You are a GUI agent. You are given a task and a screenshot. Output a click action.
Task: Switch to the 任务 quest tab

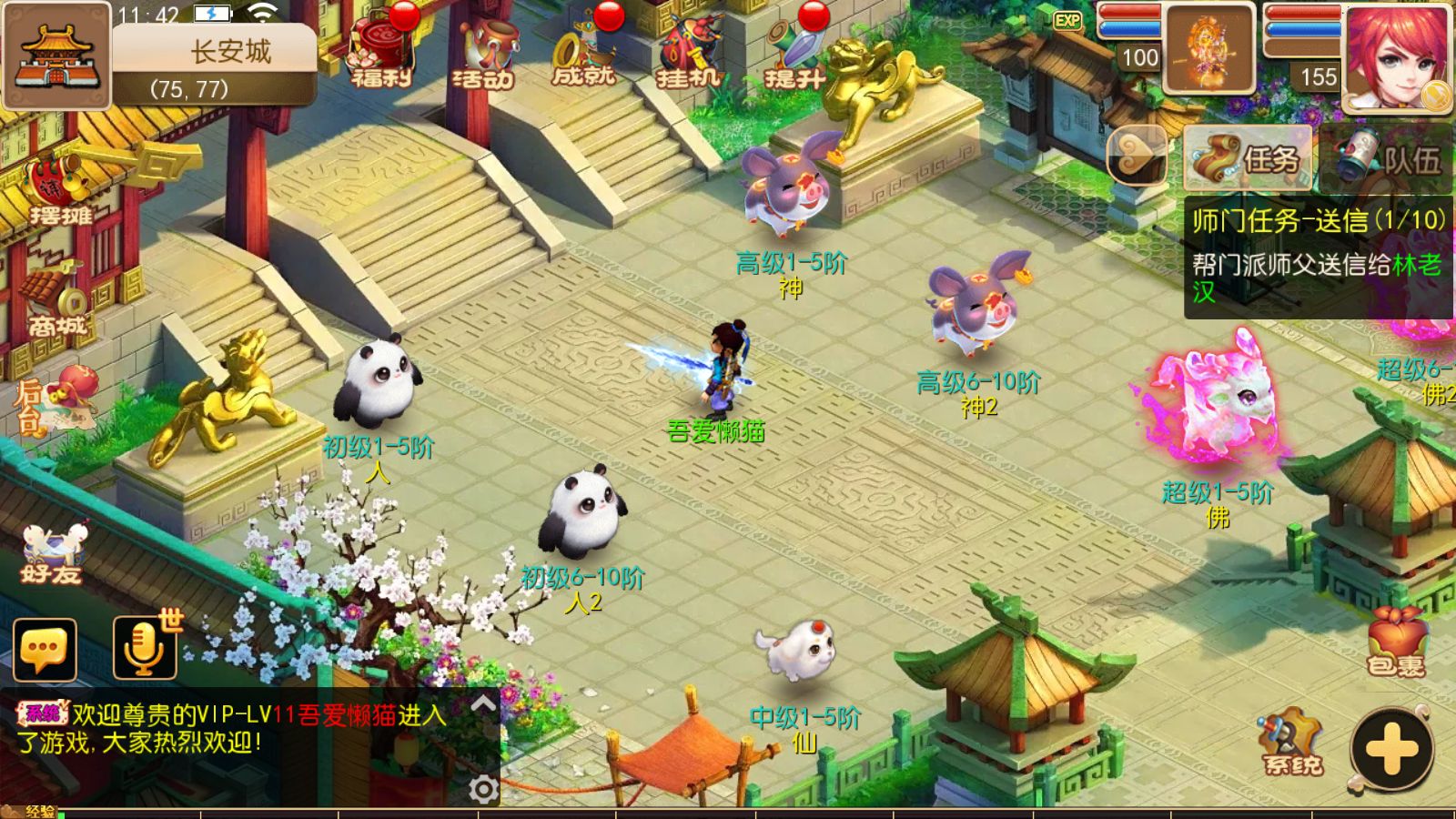pyautogui.click(x=1249, y=159)
